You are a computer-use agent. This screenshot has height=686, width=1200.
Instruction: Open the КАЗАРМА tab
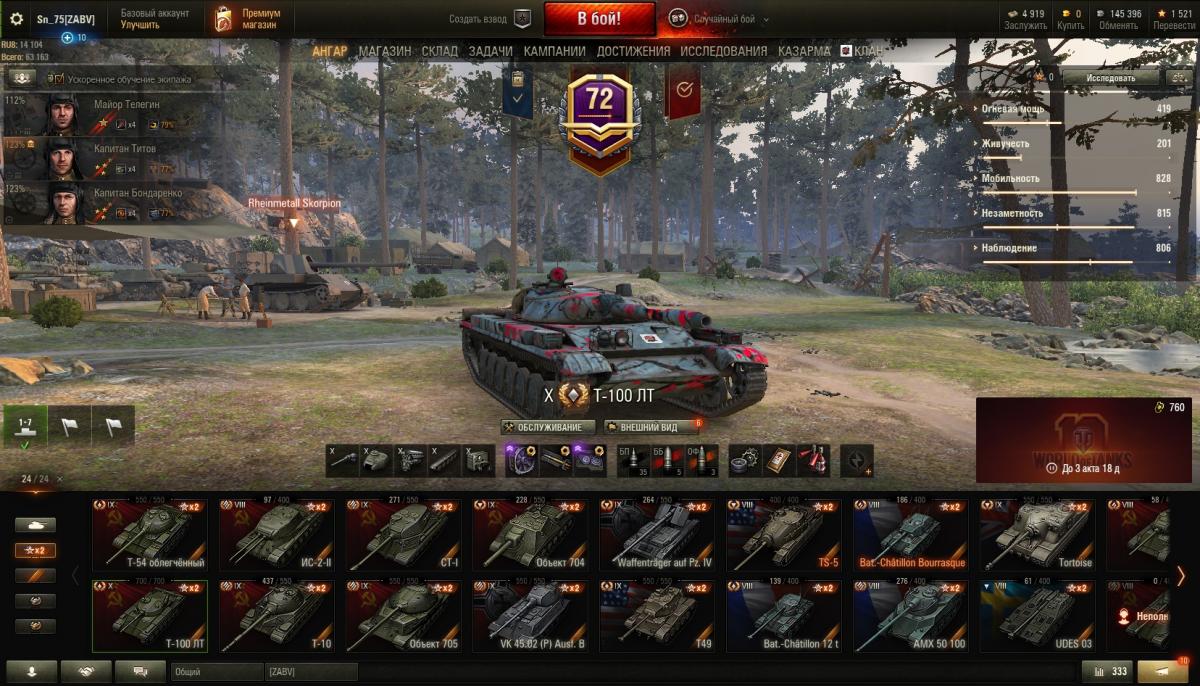coord(804,51)
